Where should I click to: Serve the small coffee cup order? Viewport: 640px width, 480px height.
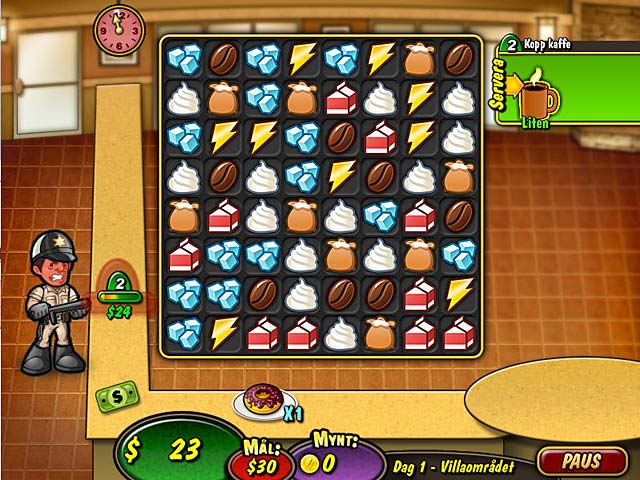(539, 95)
